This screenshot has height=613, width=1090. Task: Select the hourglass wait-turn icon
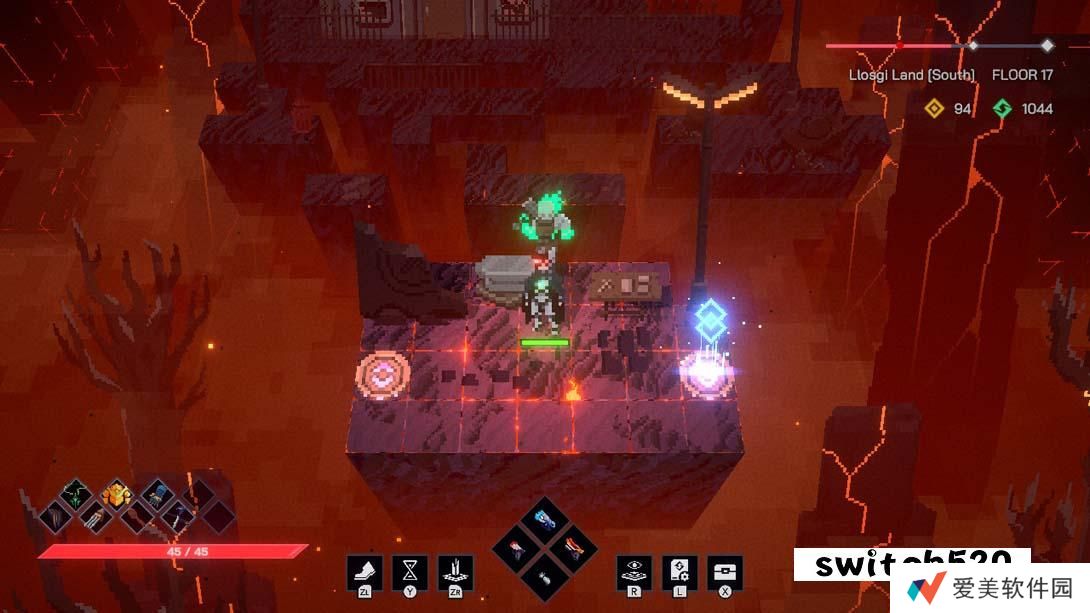[409, 572]
